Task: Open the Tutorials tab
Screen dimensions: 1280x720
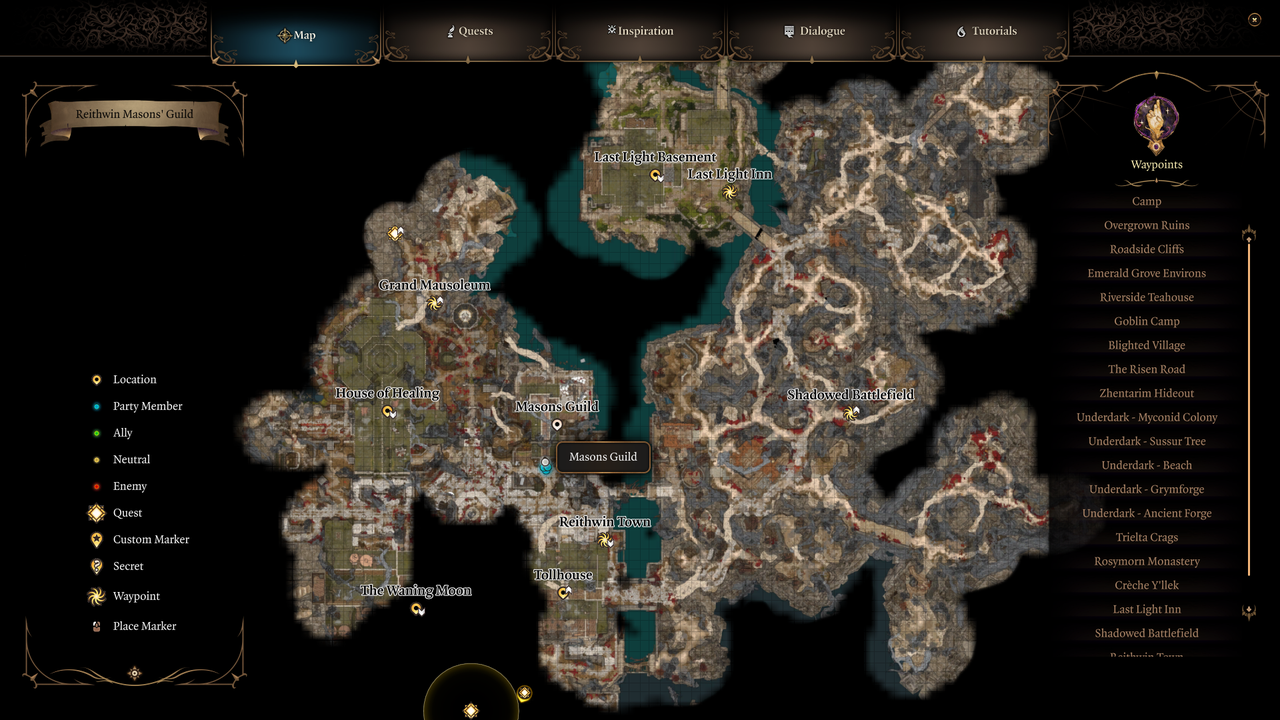Action: pyautogui.click(x=985, y=31)
